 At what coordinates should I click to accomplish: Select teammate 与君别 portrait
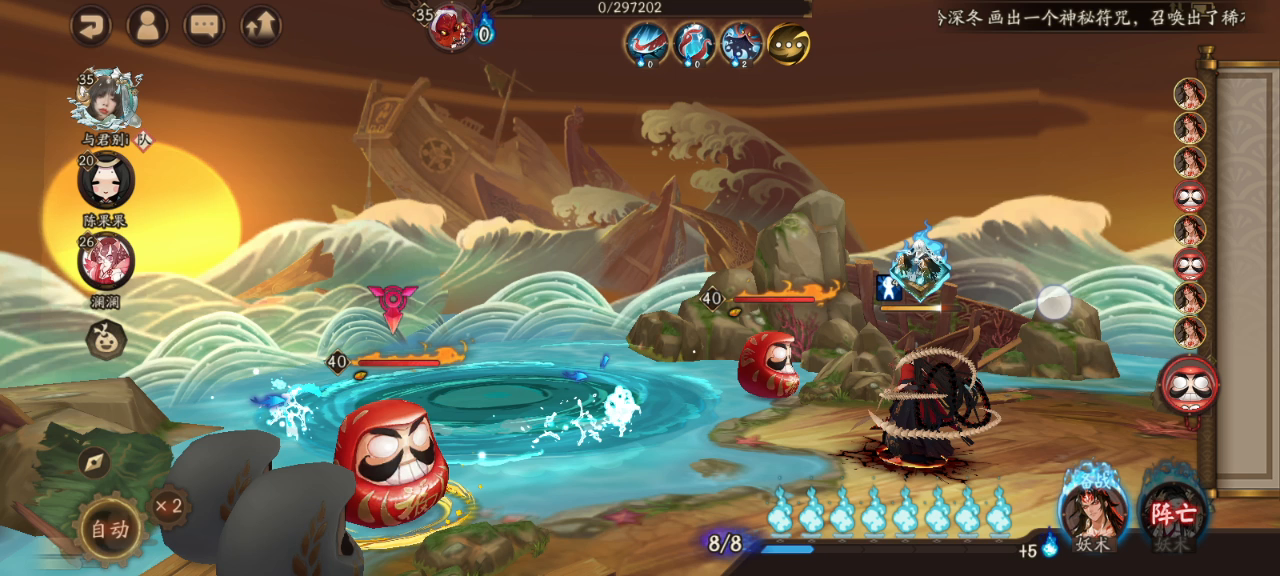pyautogui.click(x=105, y=100)
